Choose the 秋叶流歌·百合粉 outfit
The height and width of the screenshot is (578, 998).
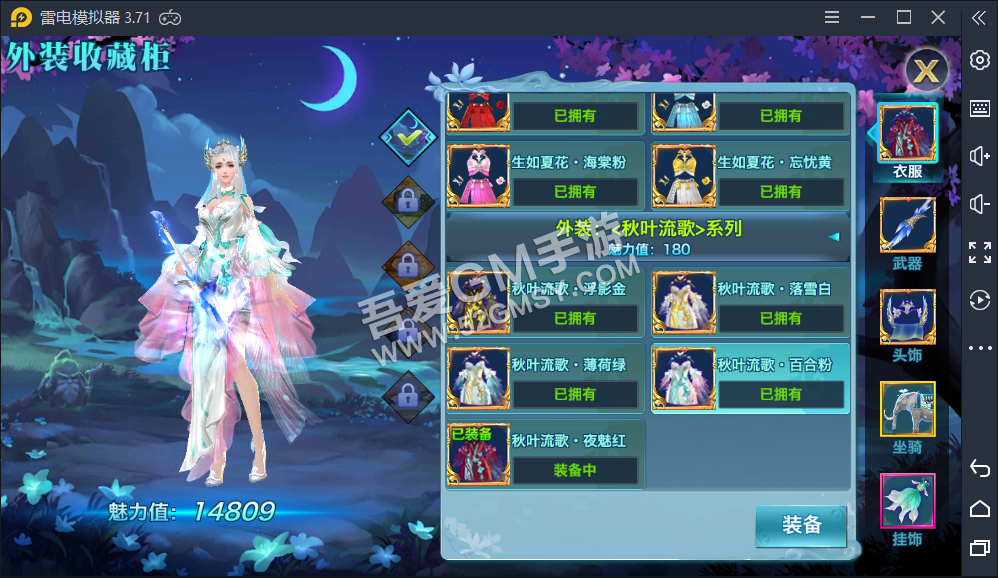point(751,378)
